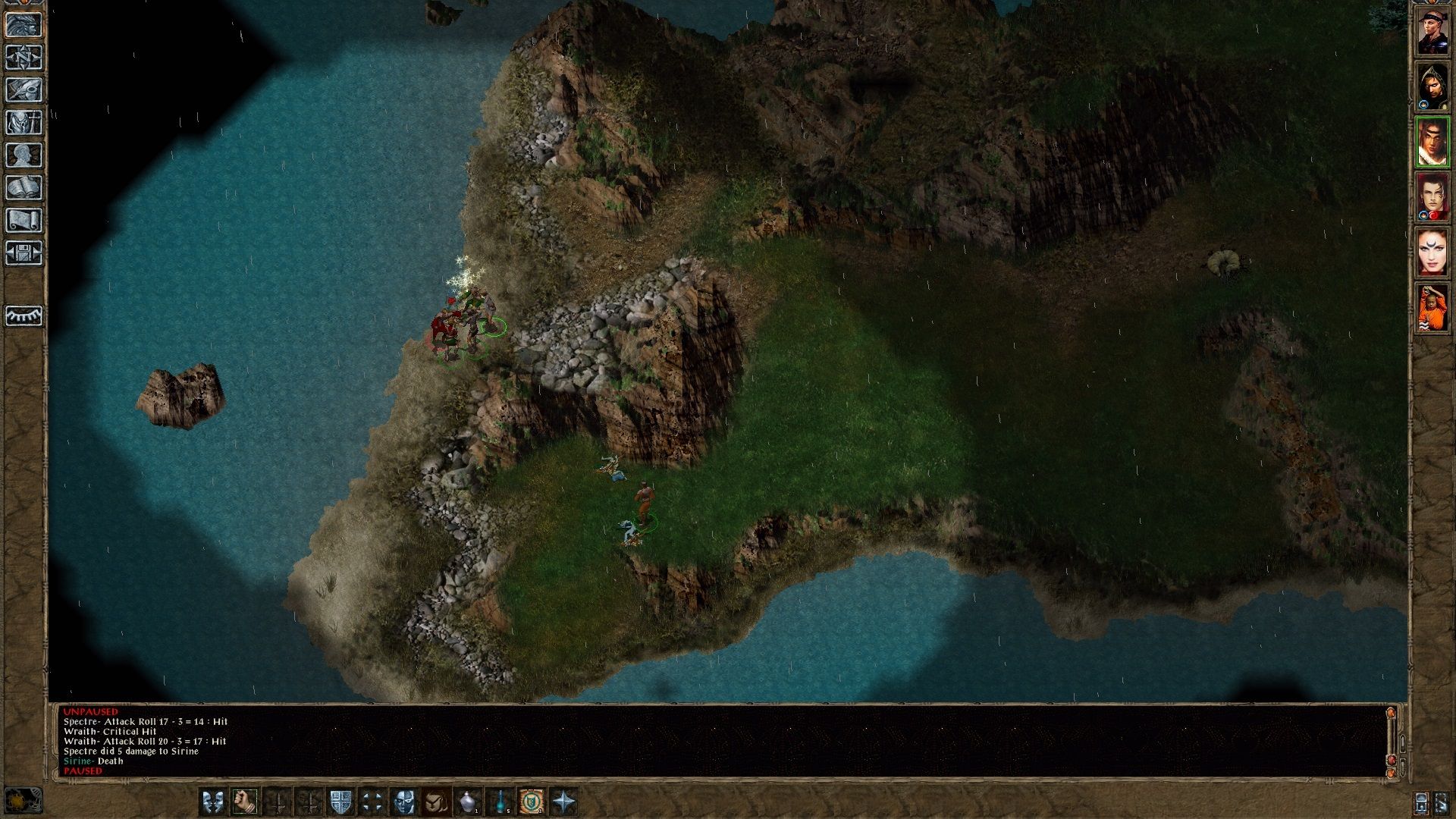Activate the stealth half-mask ability
The height and width of the screenshot is (819, 1456).
[x=404, y=801]
